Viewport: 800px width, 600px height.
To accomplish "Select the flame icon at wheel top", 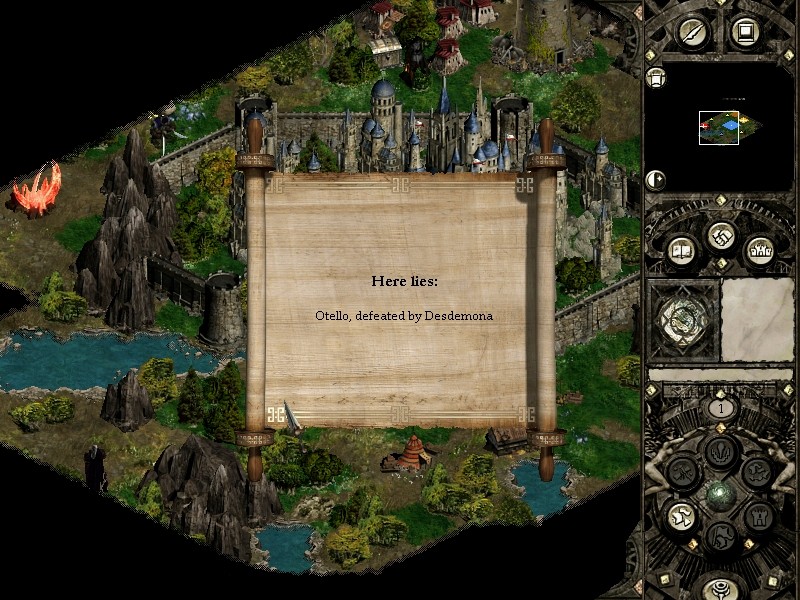I will [720, 450].
